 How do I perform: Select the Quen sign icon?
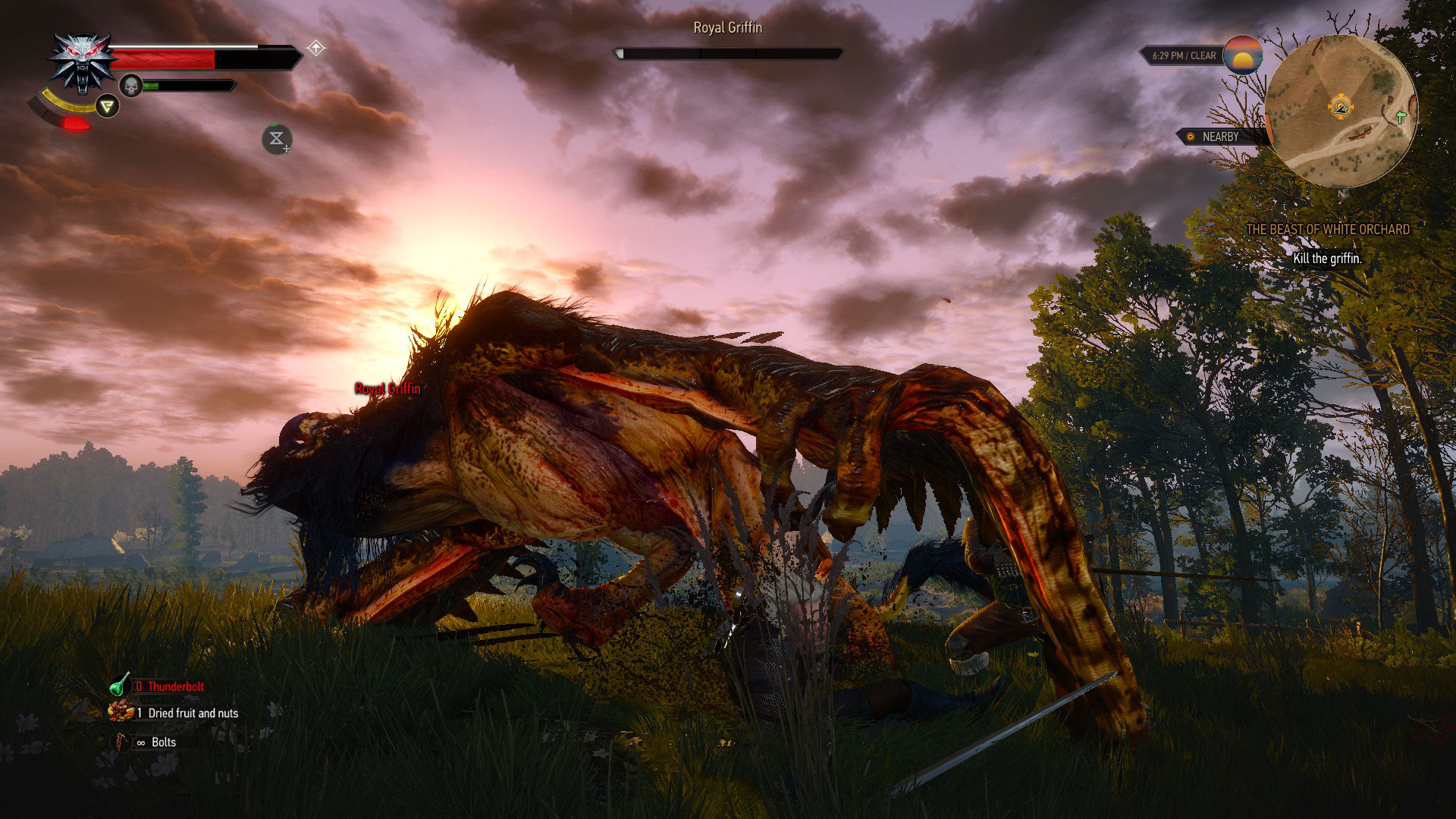[107, 105]
